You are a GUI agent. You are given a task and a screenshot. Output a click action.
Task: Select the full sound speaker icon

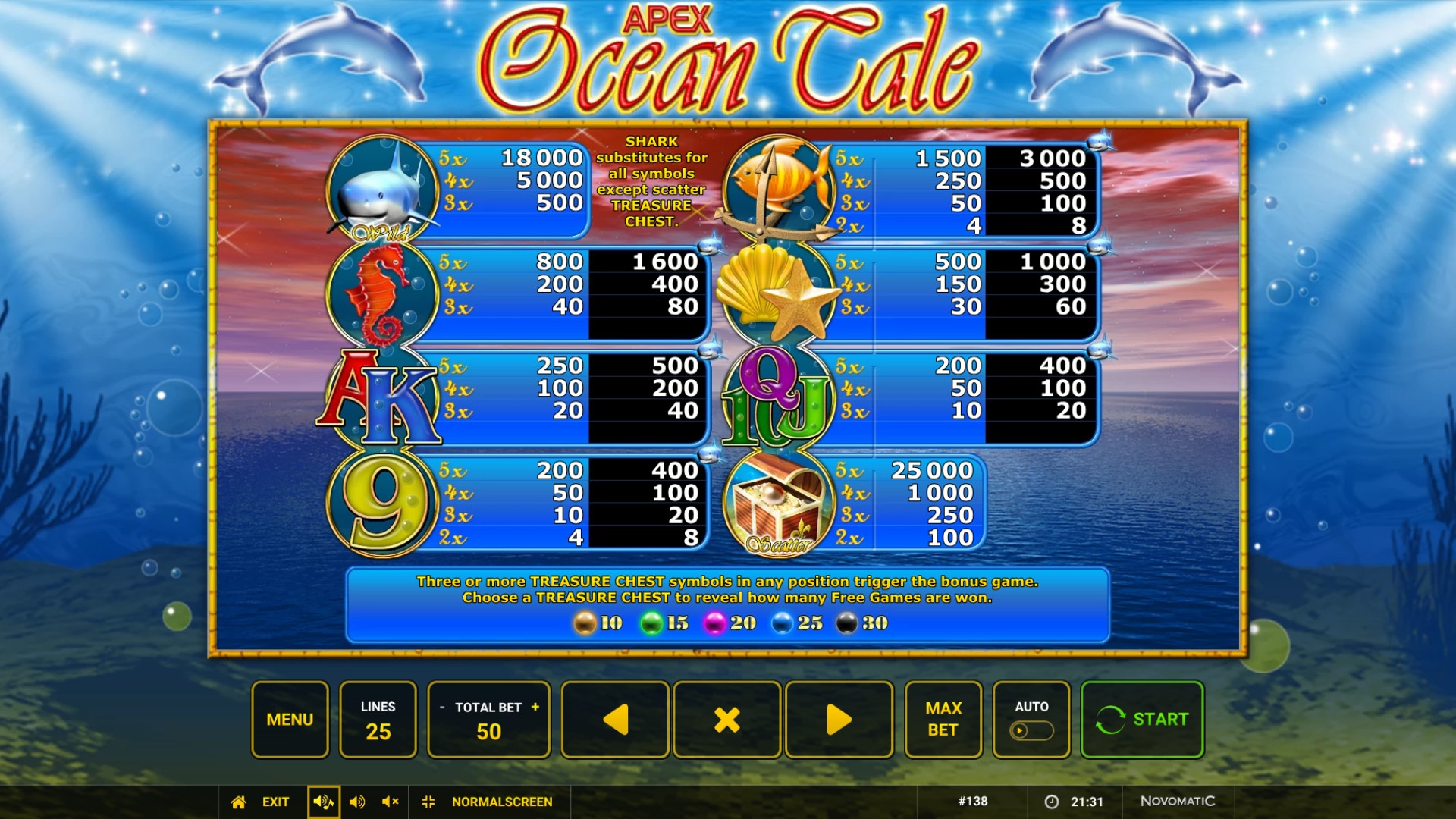pyautogui.click(x=323, y=802)
